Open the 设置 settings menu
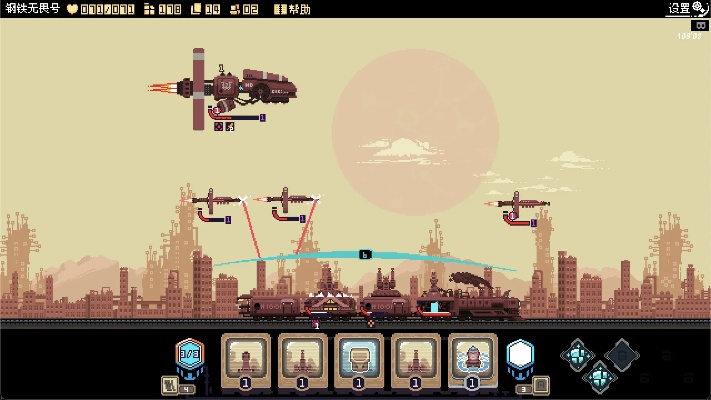Image resolution: width=711 pixels, height=400 pixels. (x=686, y=8)
